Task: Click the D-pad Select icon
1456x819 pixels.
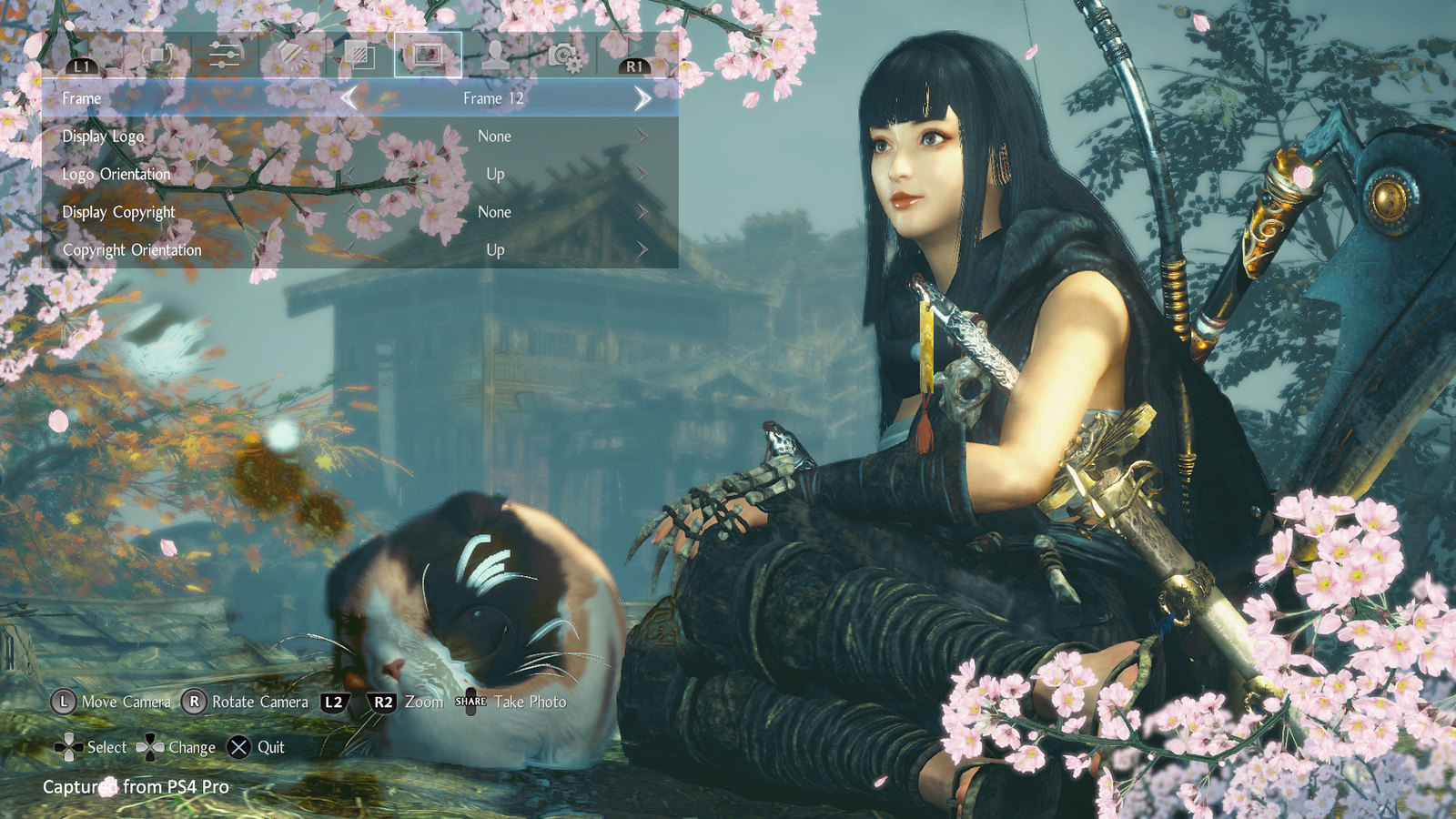Action: 70,747
